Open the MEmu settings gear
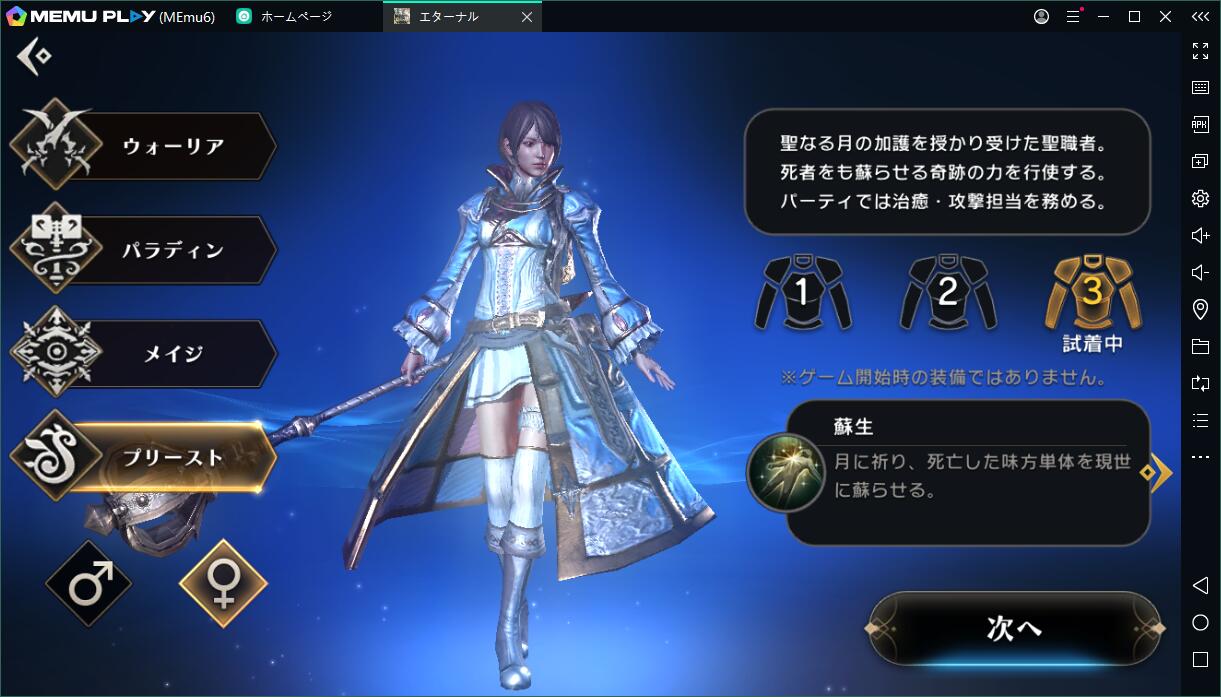1221x697 pixels. coord(1200,199)
